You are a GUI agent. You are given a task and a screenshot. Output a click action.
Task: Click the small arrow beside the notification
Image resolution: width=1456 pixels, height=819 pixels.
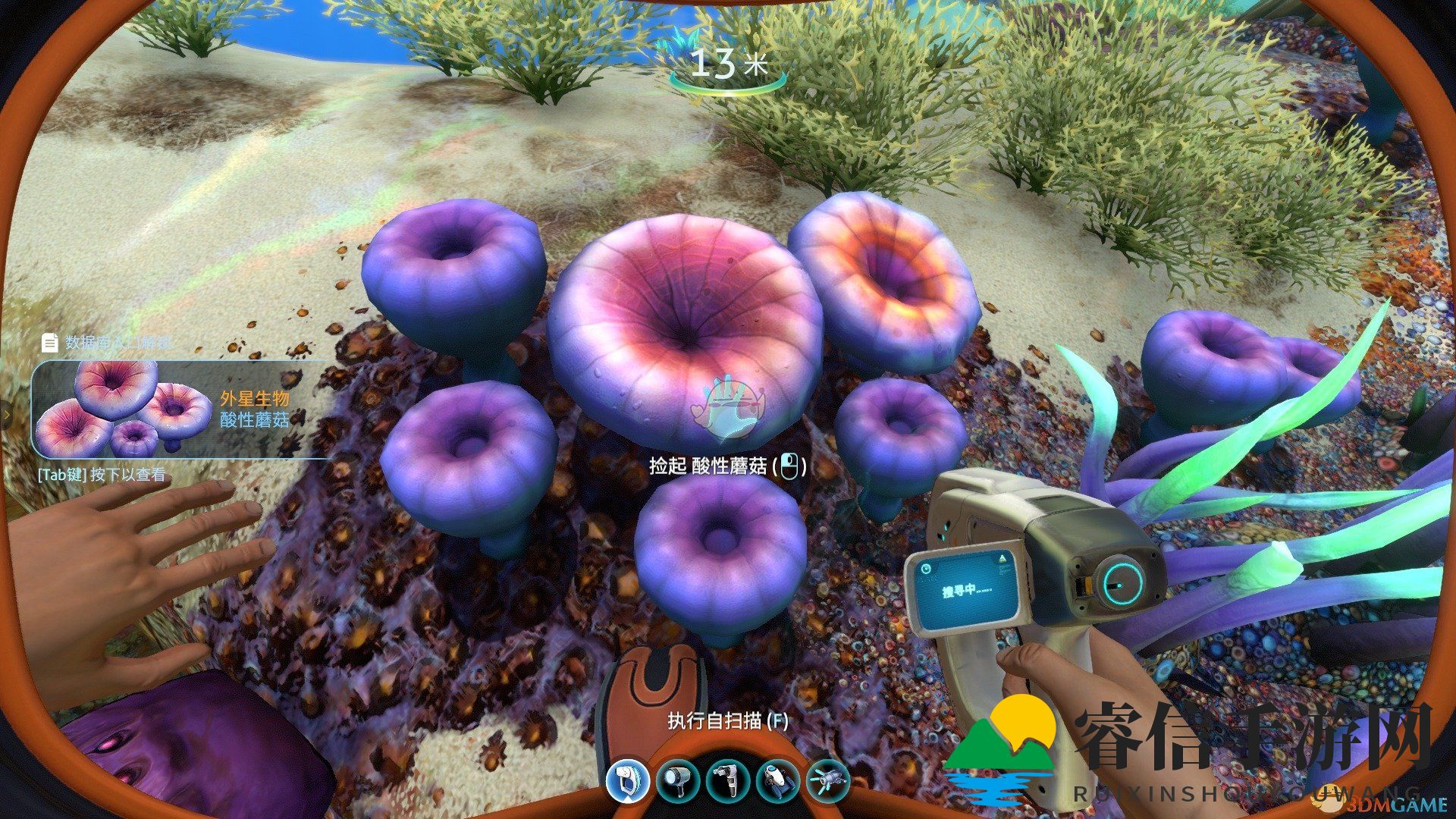tap(6, 416)
